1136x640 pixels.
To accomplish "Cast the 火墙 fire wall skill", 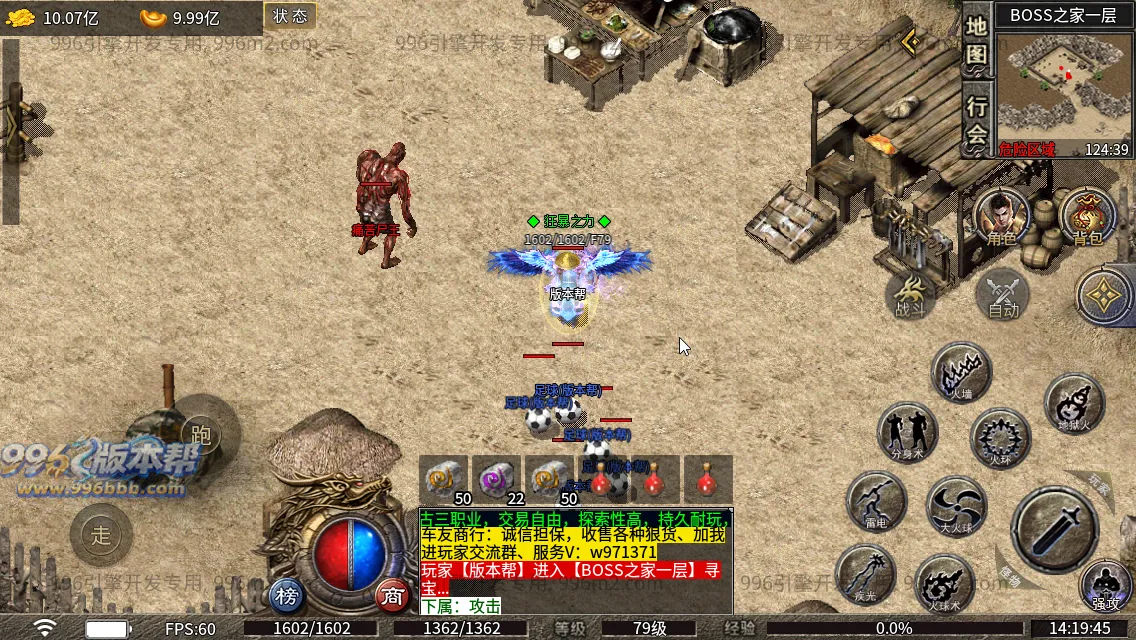I will point(961,372).
